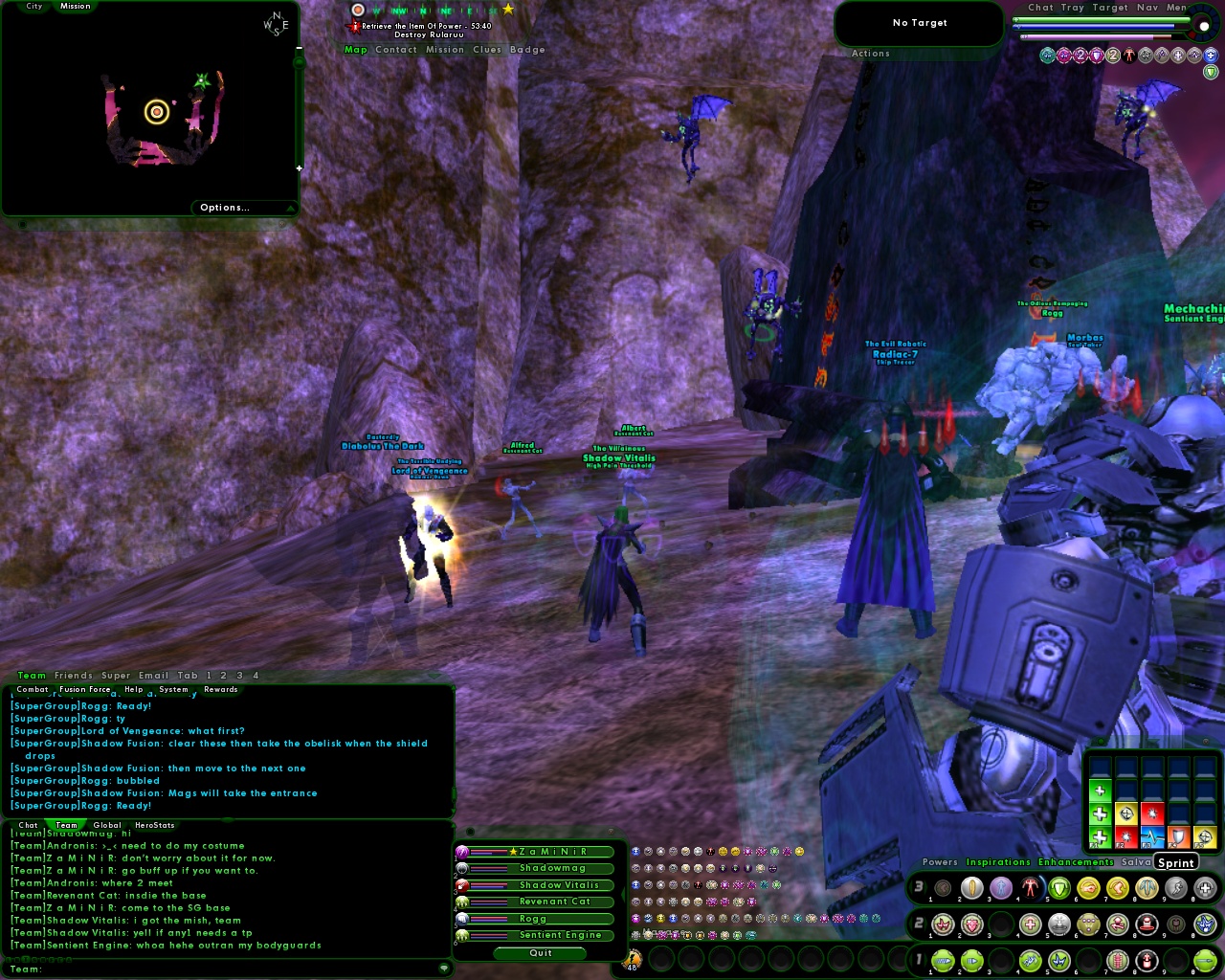
Task: Toggle the Tray visibility at top right
Action: (1074, 8)
